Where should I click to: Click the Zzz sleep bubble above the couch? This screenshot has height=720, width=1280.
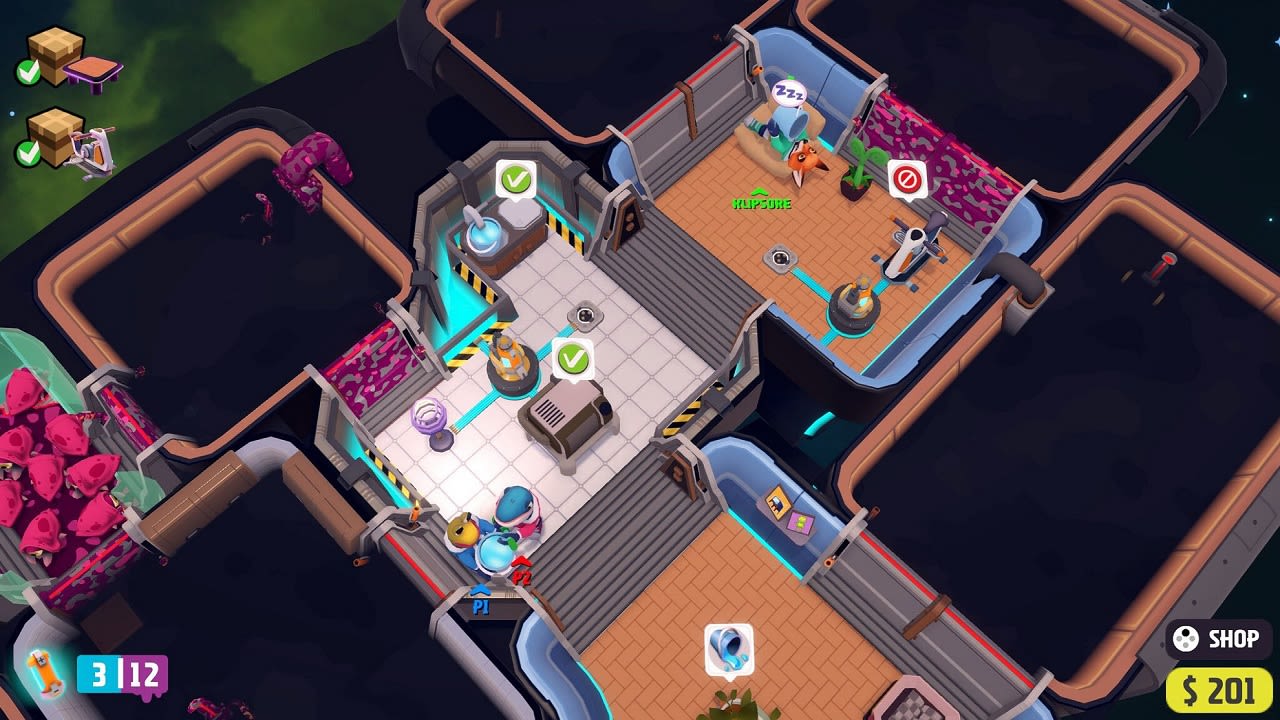[788, 92]
